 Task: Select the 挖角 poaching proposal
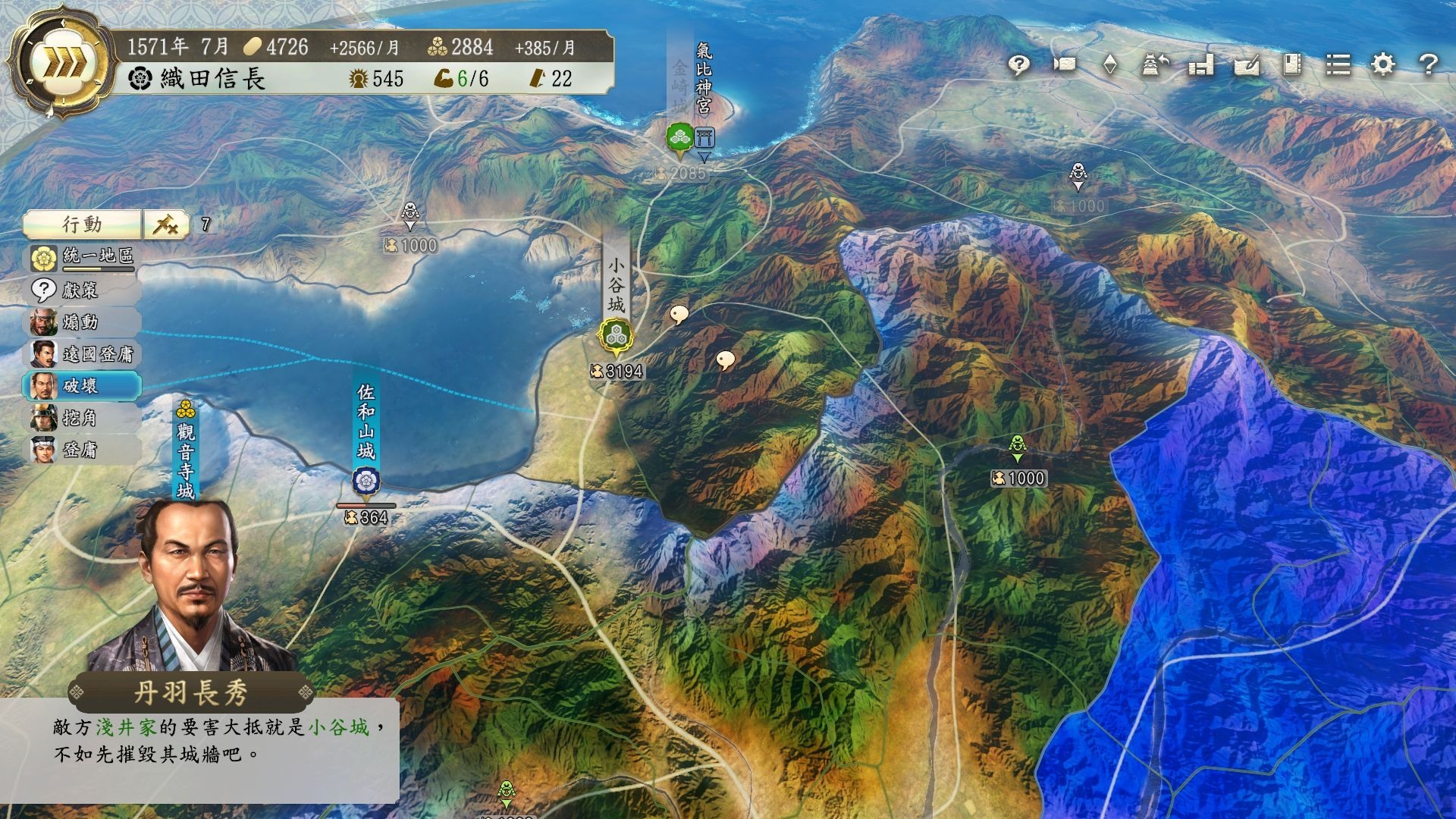click(82, 418)
